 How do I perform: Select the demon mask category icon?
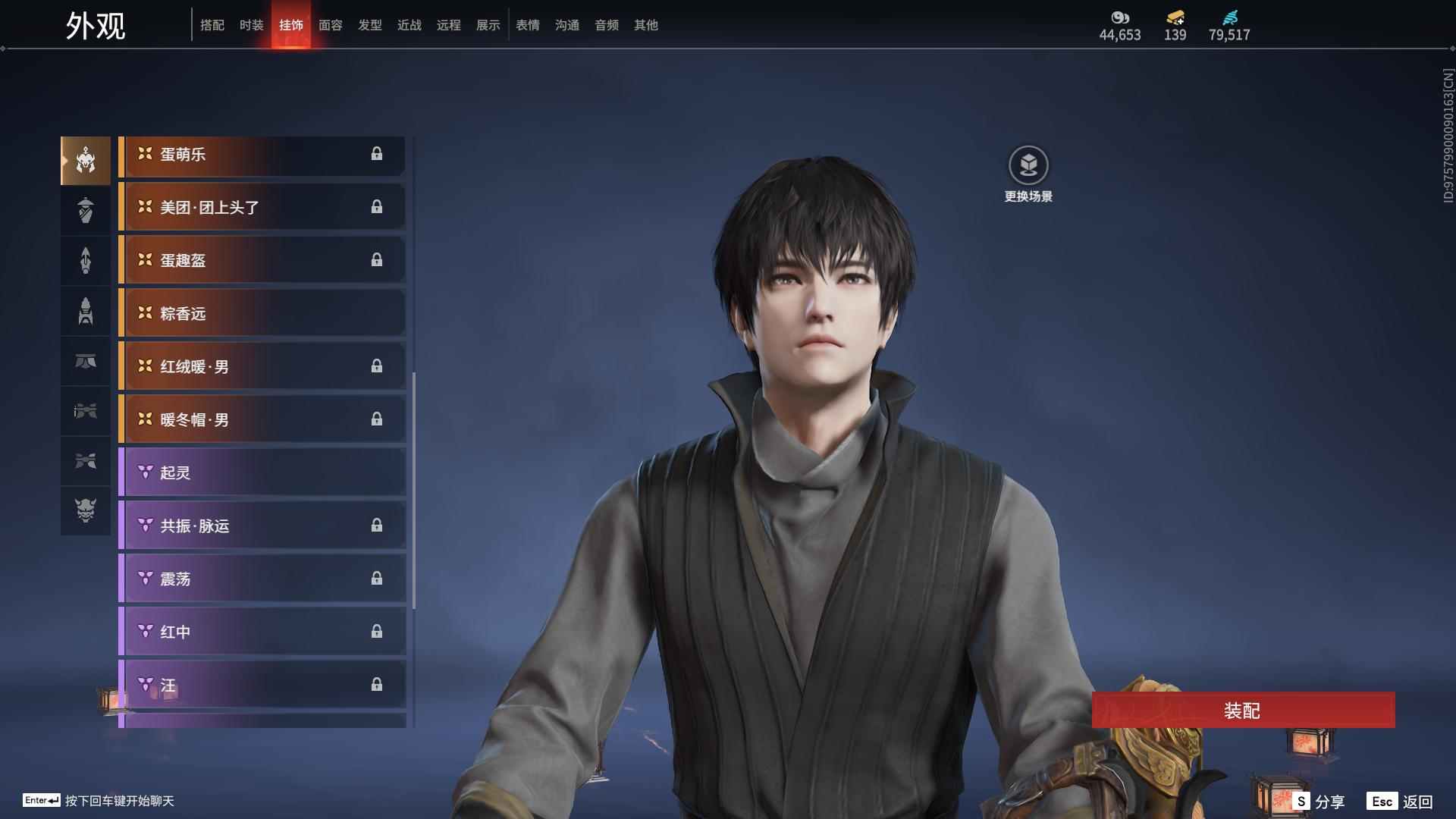tap(86, 510)
